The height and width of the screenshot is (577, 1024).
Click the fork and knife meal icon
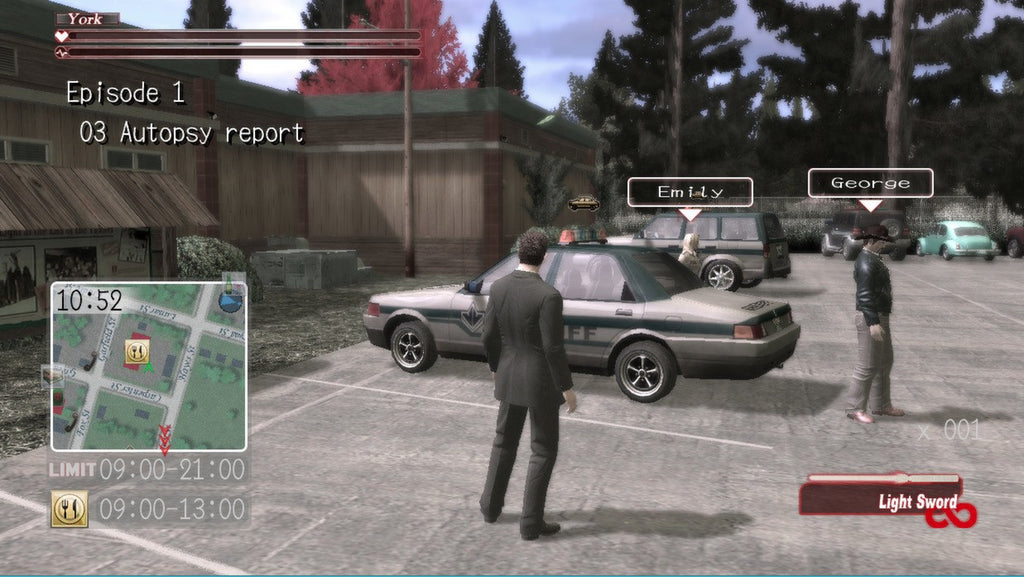[x=69, y=508]
